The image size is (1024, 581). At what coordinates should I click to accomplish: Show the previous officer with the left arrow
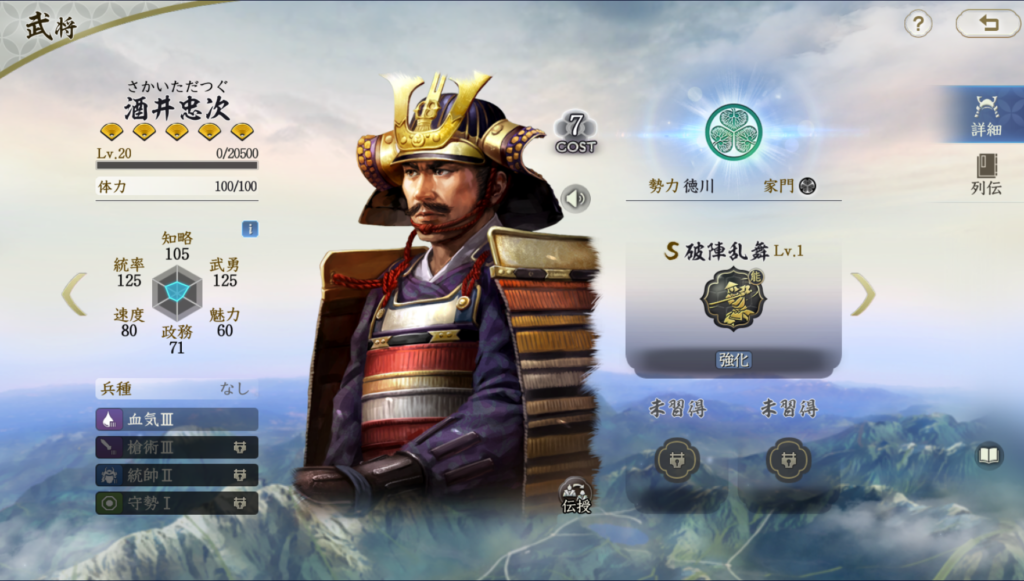click(x=74, y=294)
